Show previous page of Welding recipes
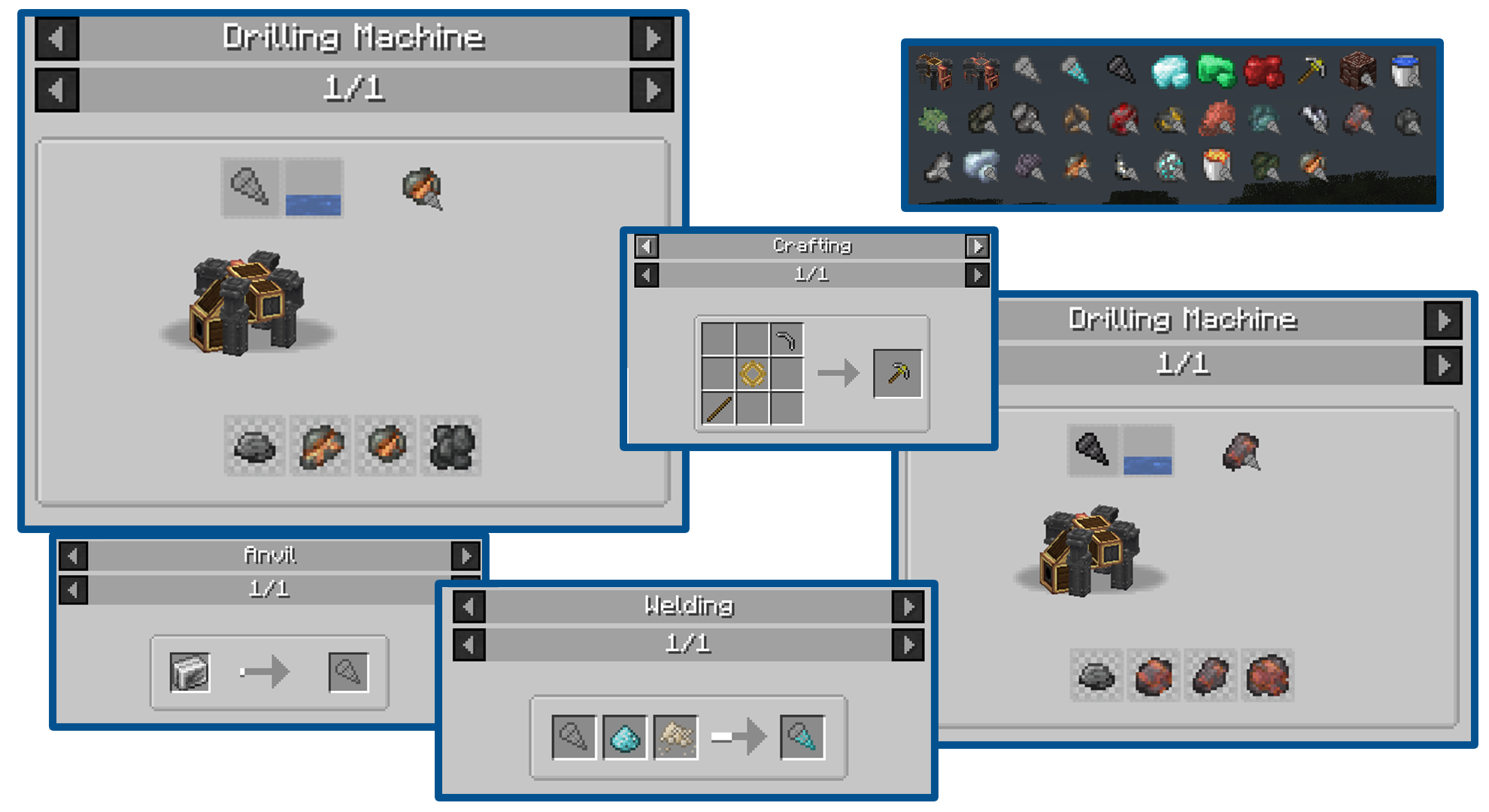This screenshot has height=812, width=1489. click(x=469, y=644)
